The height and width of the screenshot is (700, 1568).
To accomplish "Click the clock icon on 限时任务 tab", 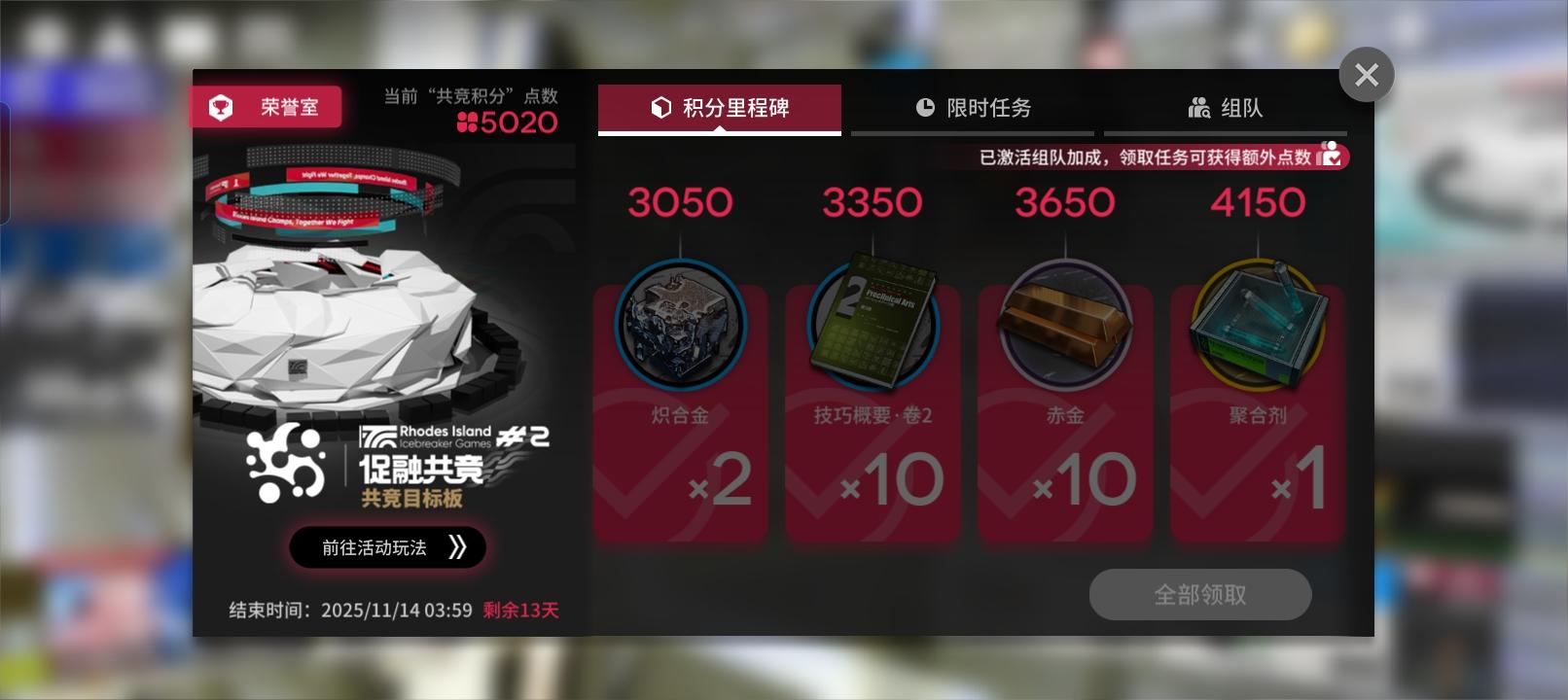I will (926, 109).
